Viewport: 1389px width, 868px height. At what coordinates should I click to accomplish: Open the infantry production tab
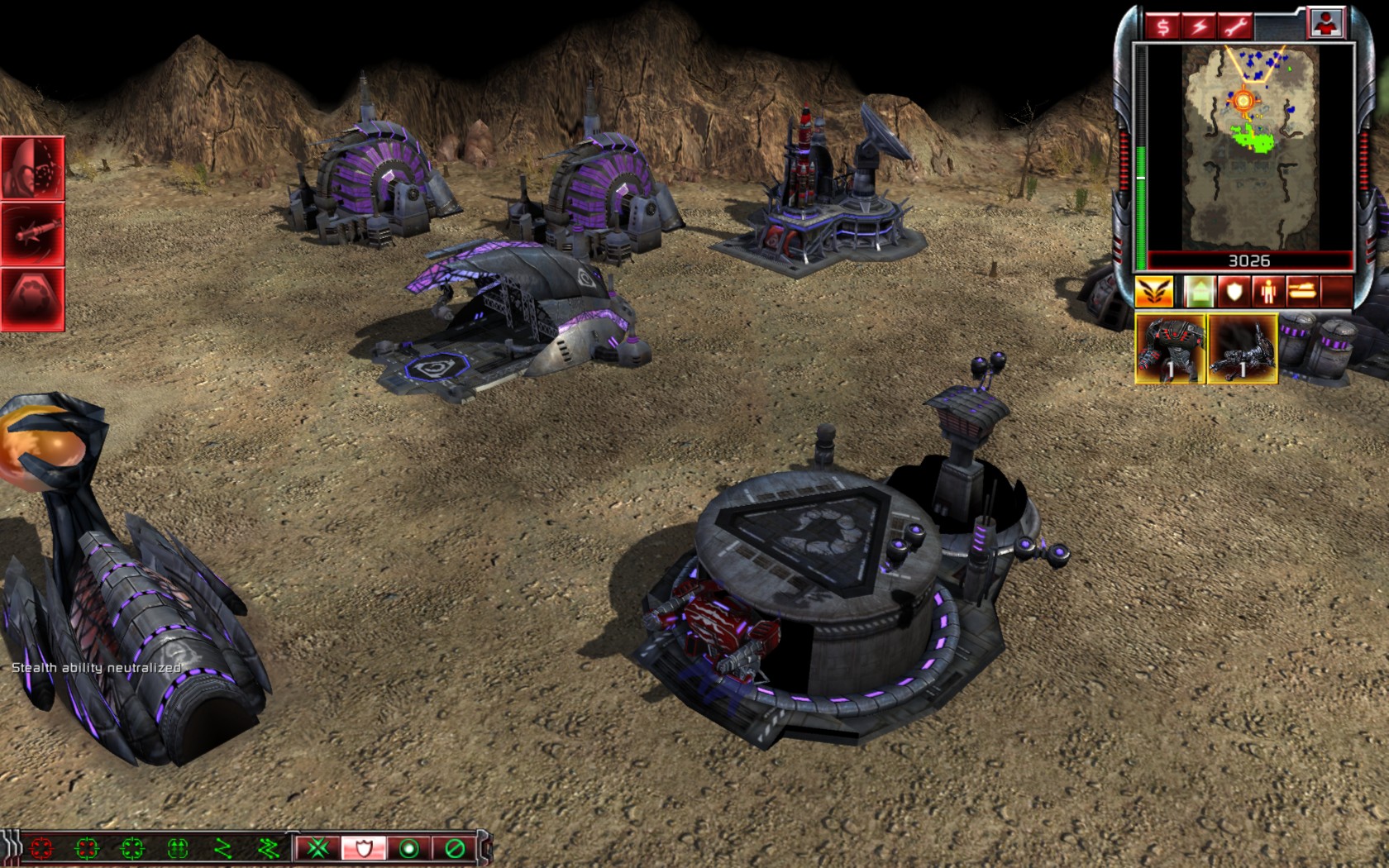(x=1268, y=292)
